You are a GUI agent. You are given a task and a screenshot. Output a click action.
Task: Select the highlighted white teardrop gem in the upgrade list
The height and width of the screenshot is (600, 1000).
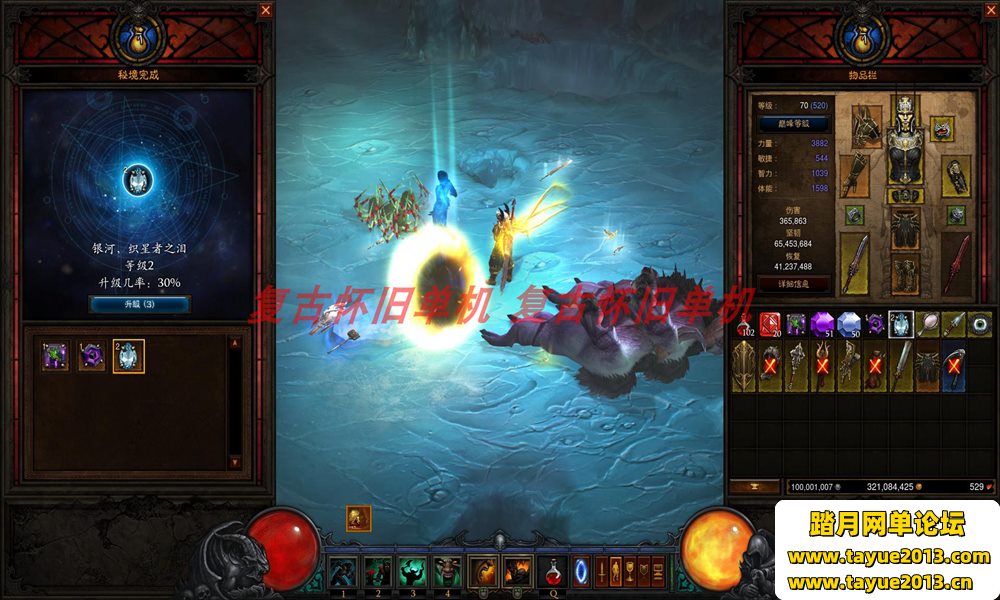[x=129, y=356]
